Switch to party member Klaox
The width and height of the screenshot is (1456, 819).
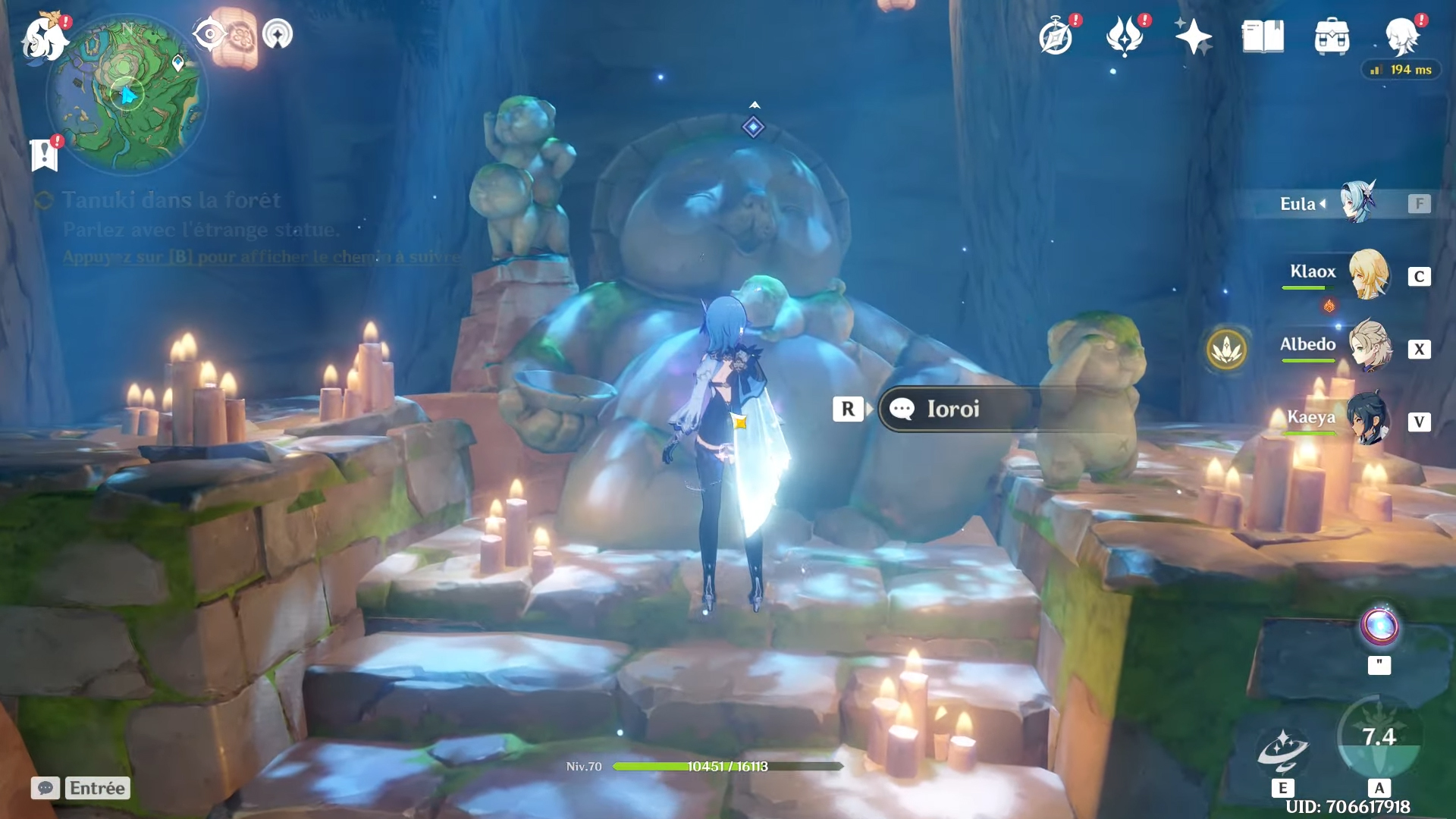tap(1368, 275)
